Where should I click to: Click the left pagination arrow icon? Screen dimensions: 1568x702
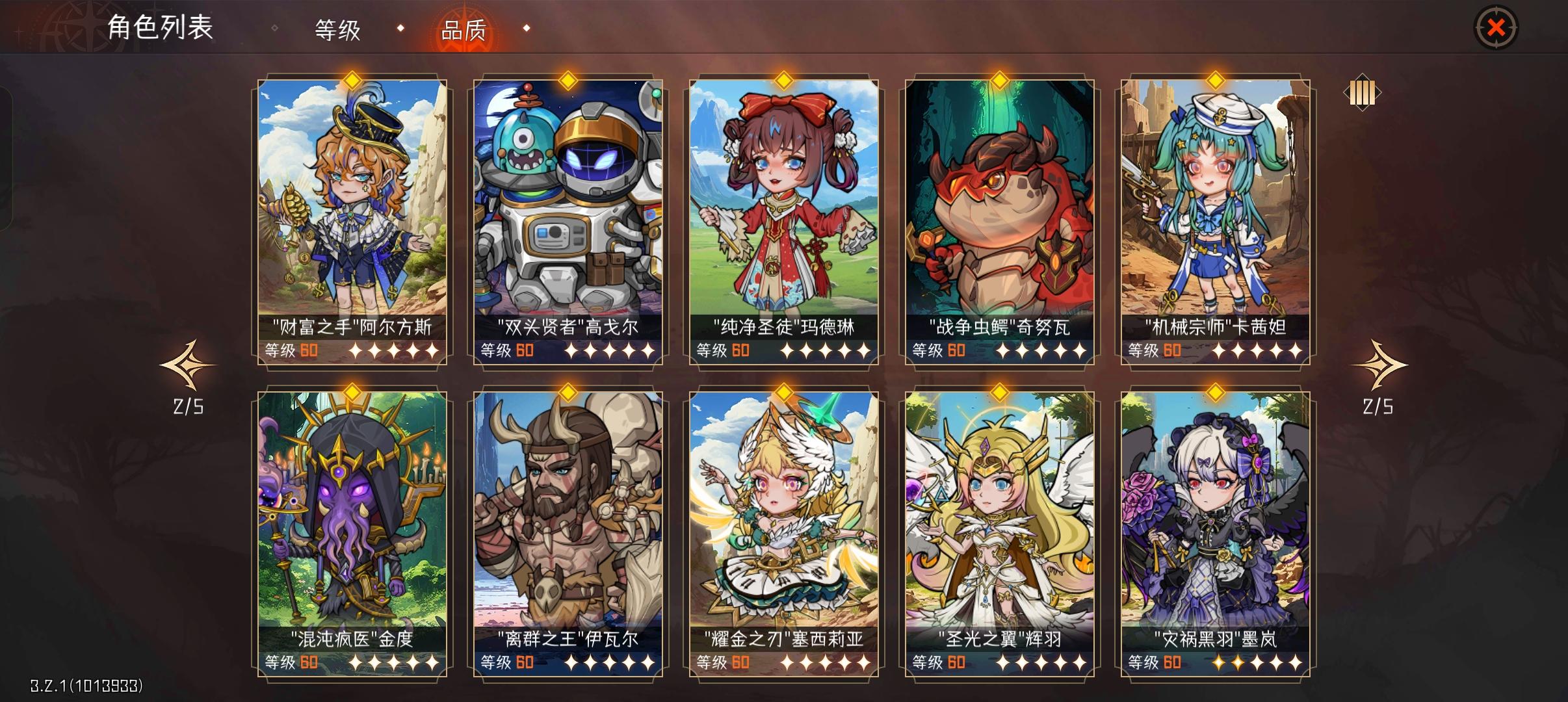coord(187,365)
